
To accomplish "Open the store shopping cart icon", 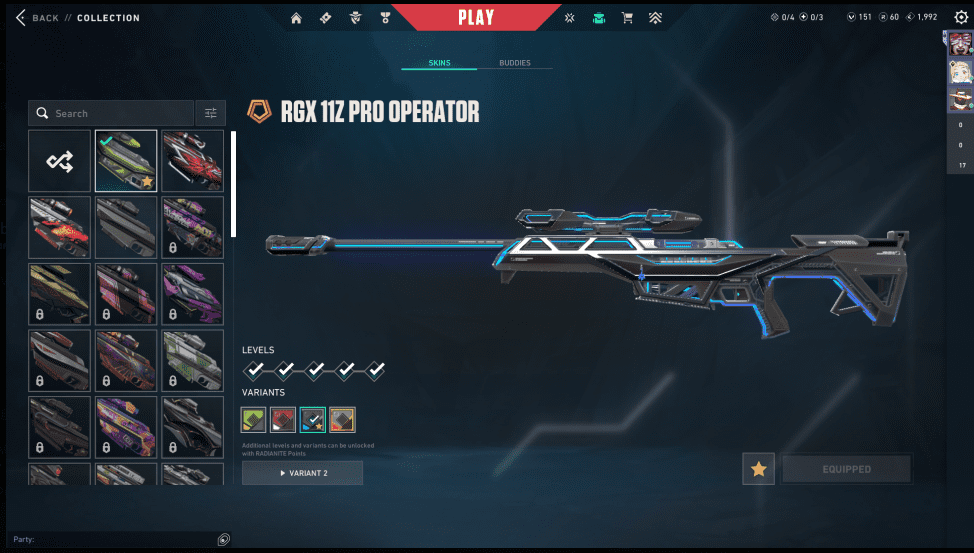I will (x=627, y=18).
